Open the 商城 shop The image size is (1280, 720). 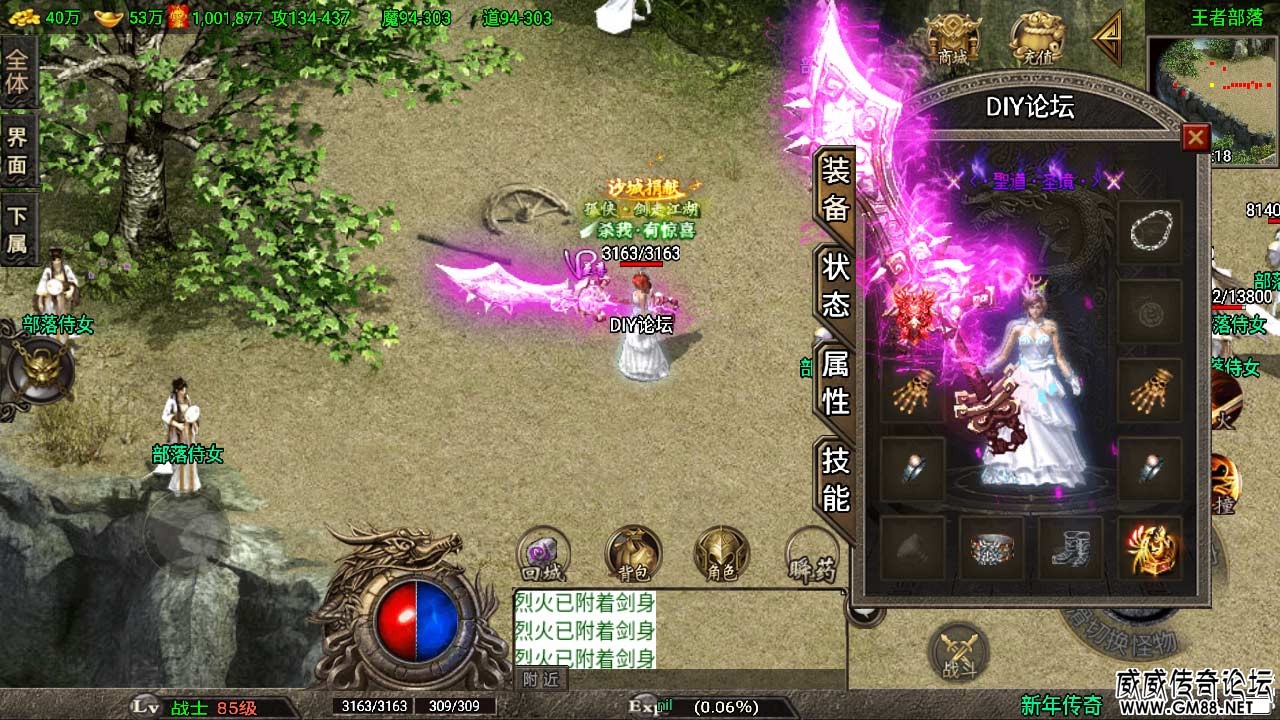click(952, 42)
